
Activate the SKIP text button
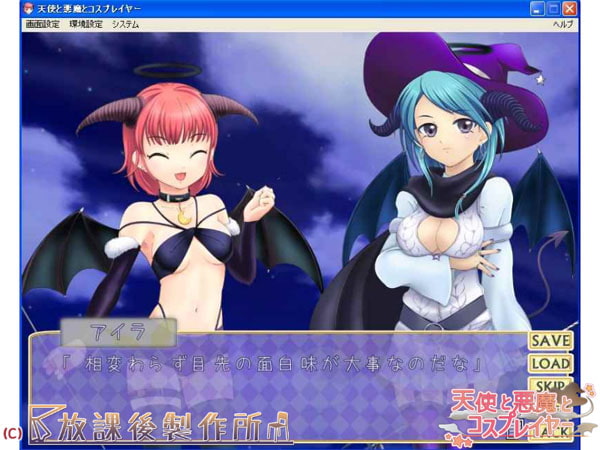[x=550, y=386]
